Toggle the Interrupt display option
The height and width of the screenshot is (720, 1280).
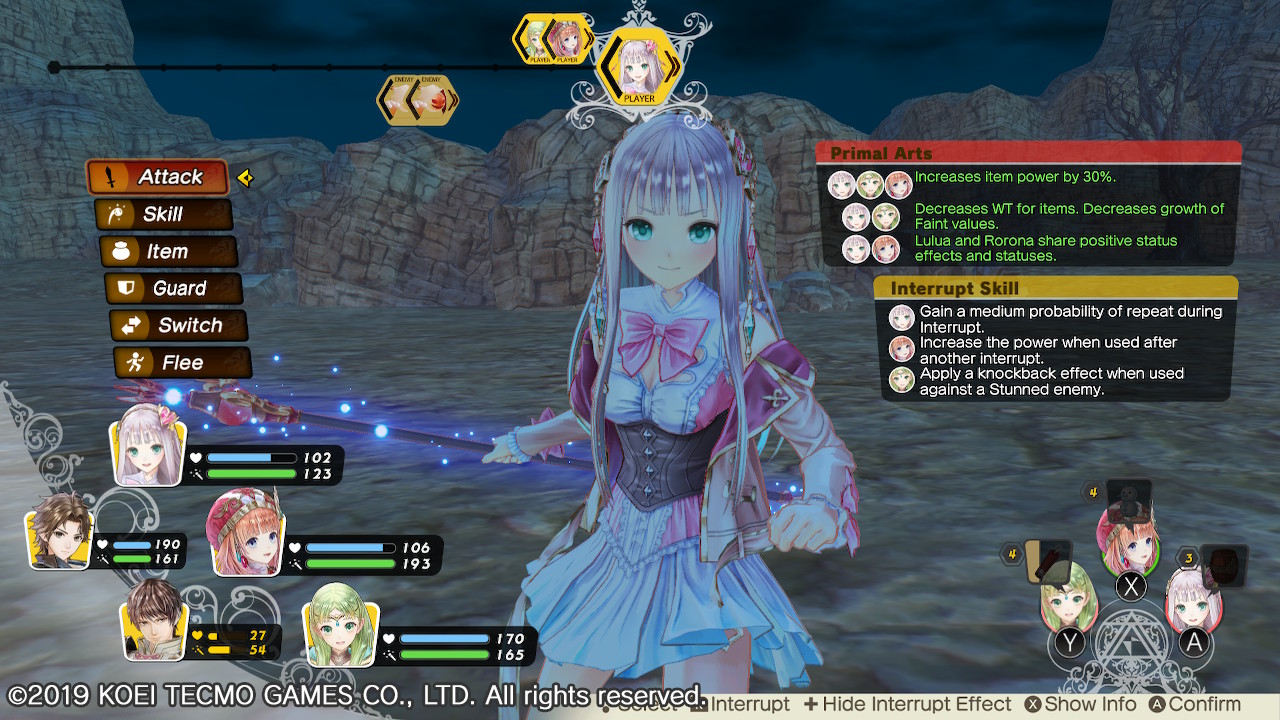[x=745, y=703]
